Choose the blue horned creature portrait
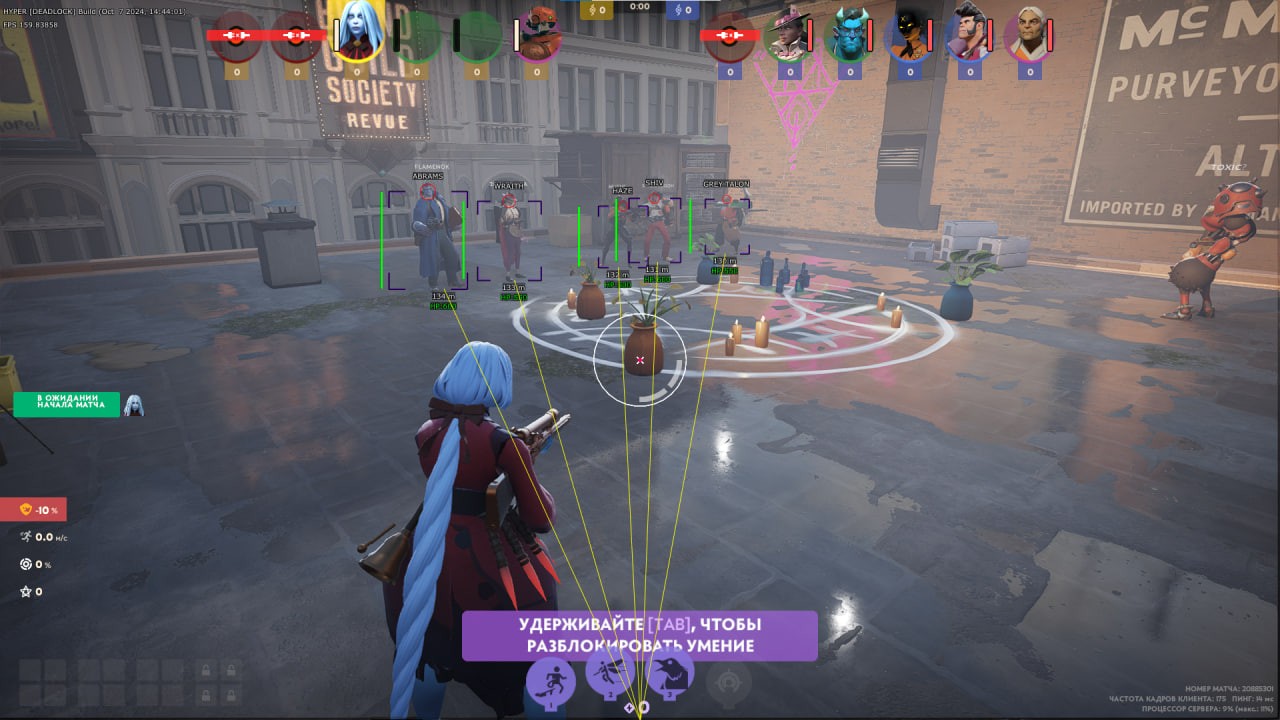Screen dimensions: 1280x720 pyautogui.click(x=848, y=36)
